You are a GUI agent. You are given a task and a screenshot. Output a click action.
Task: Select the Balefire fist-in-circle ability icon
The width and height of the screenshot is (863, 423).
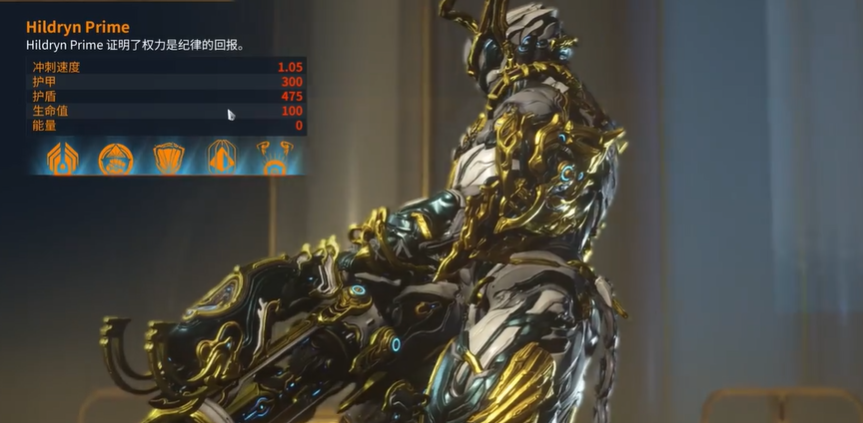click(116, 157)
